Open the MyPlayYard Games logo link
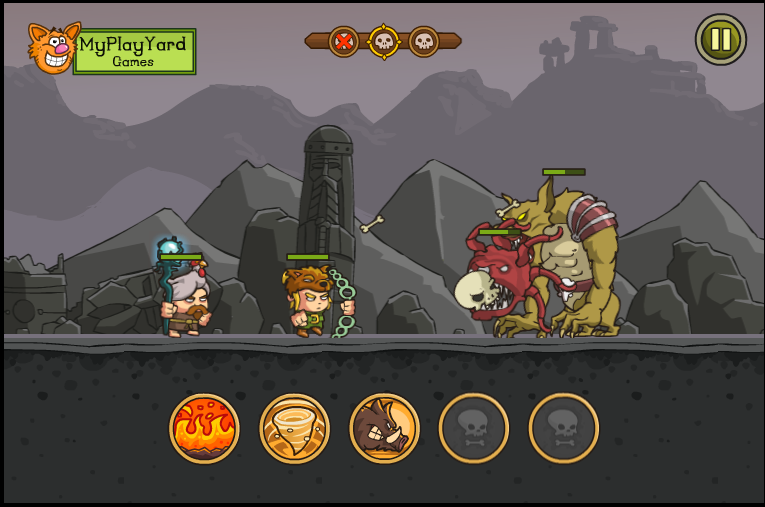765x507 pixels. 112,50
